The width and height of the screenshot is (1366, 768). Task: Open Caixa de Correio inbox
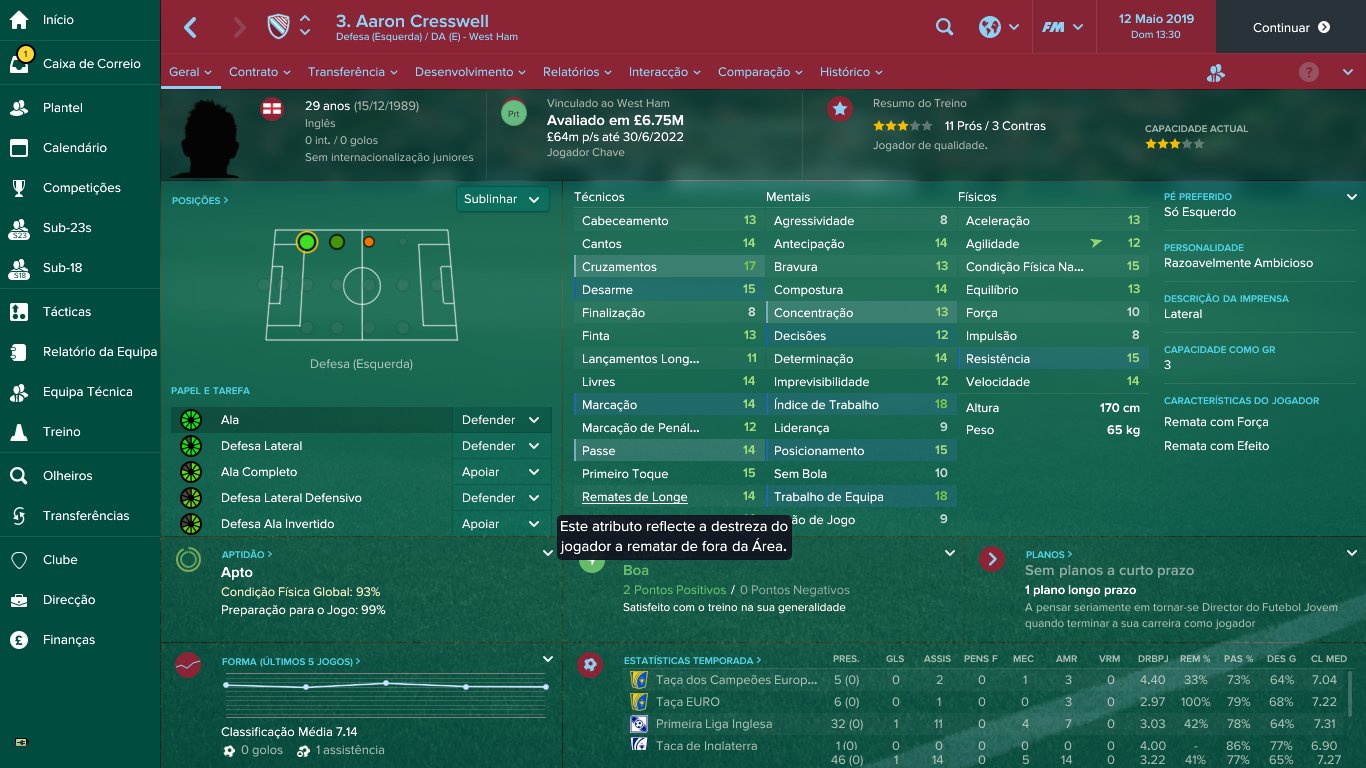[x=91, y=64]
